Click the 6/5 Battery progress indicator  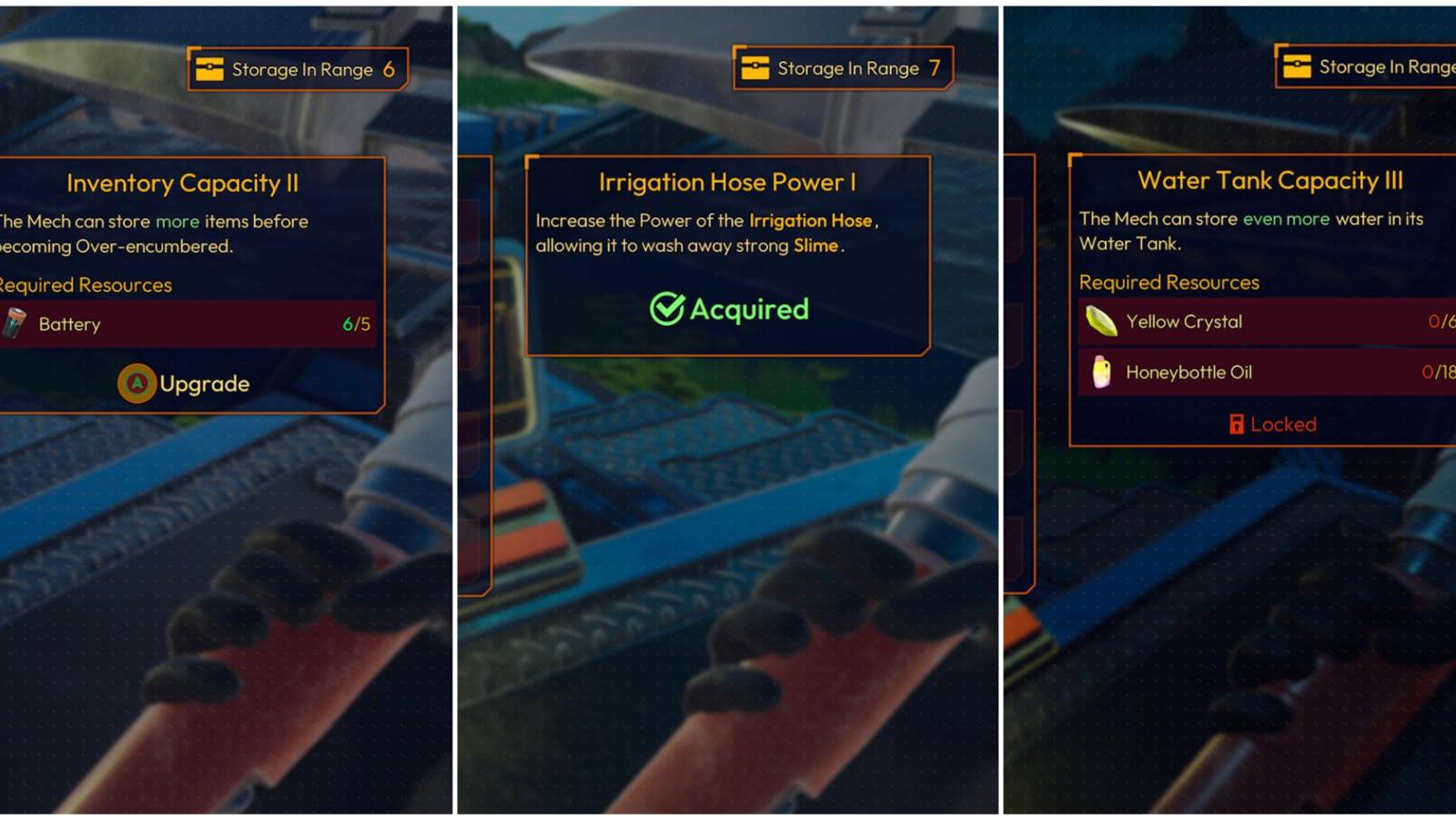[357, 324]
